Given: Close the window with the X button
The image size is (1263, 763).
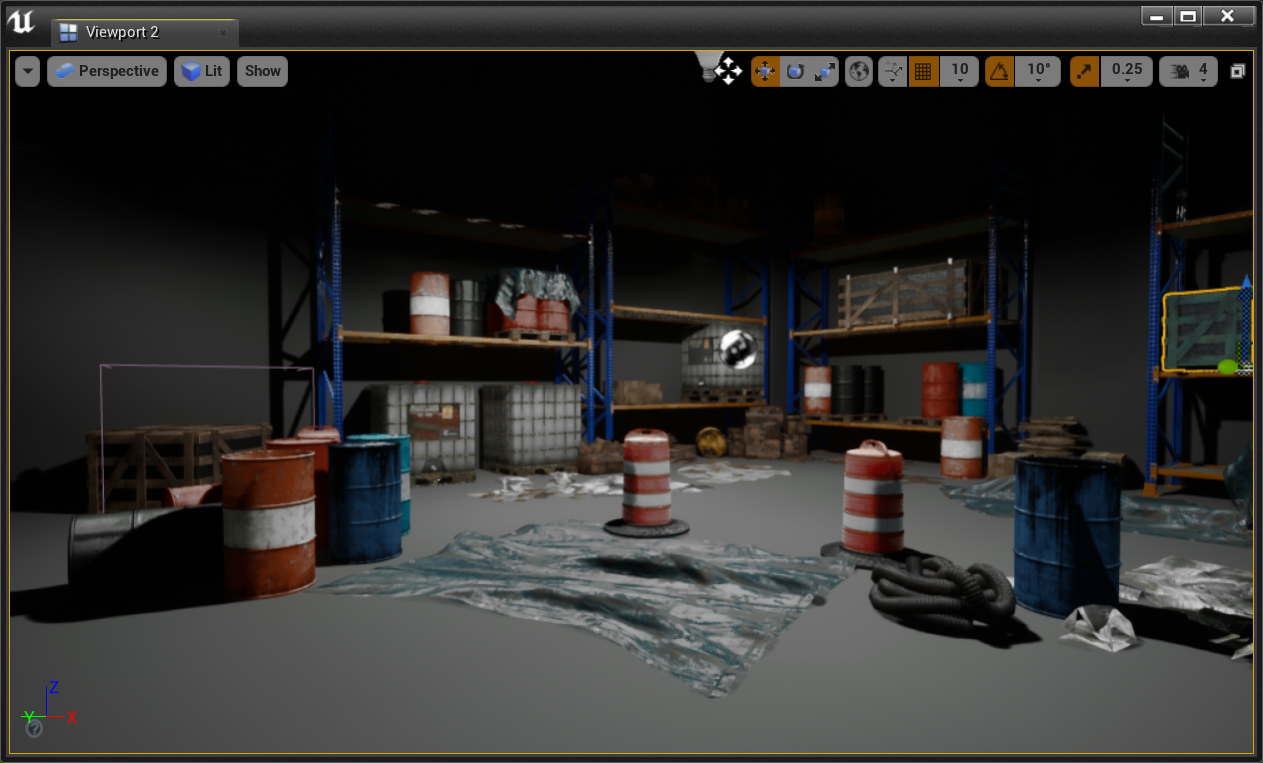Looking at the screenshot, I should pyautogui.click(x=1227, y=16).
